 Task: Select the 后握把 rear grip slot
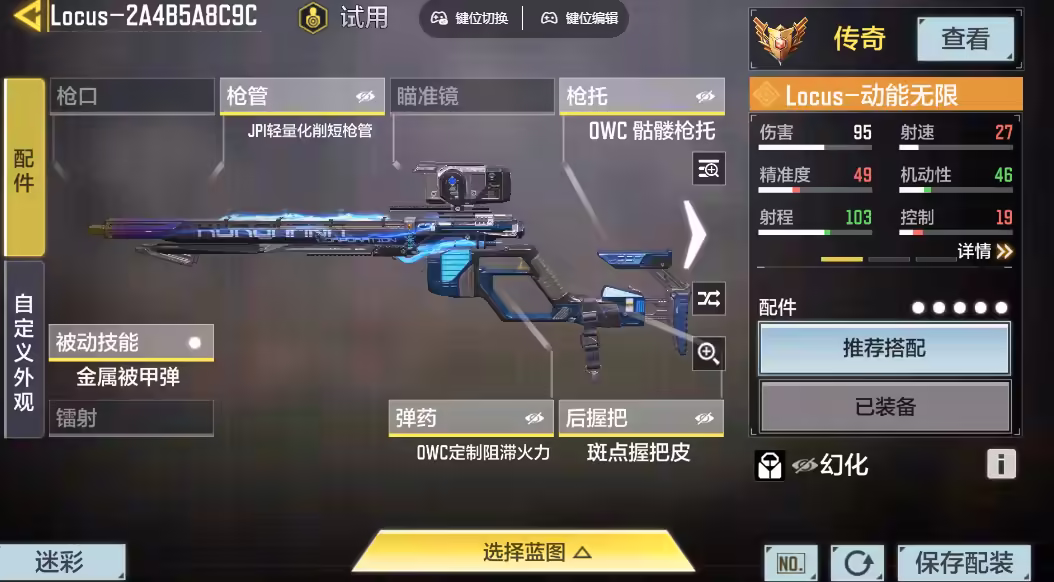(x=641, y=418)
